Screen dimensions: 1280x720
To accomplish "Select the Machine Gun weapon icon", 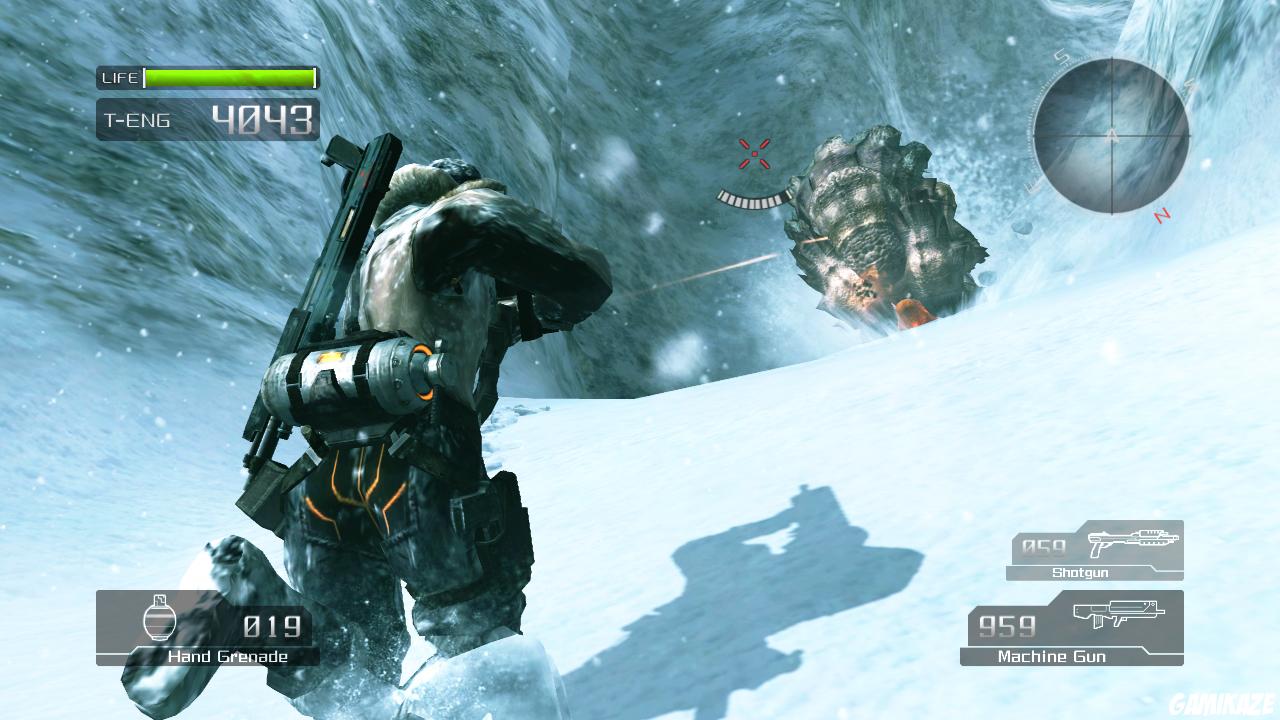I will (x=1117, y=613).
